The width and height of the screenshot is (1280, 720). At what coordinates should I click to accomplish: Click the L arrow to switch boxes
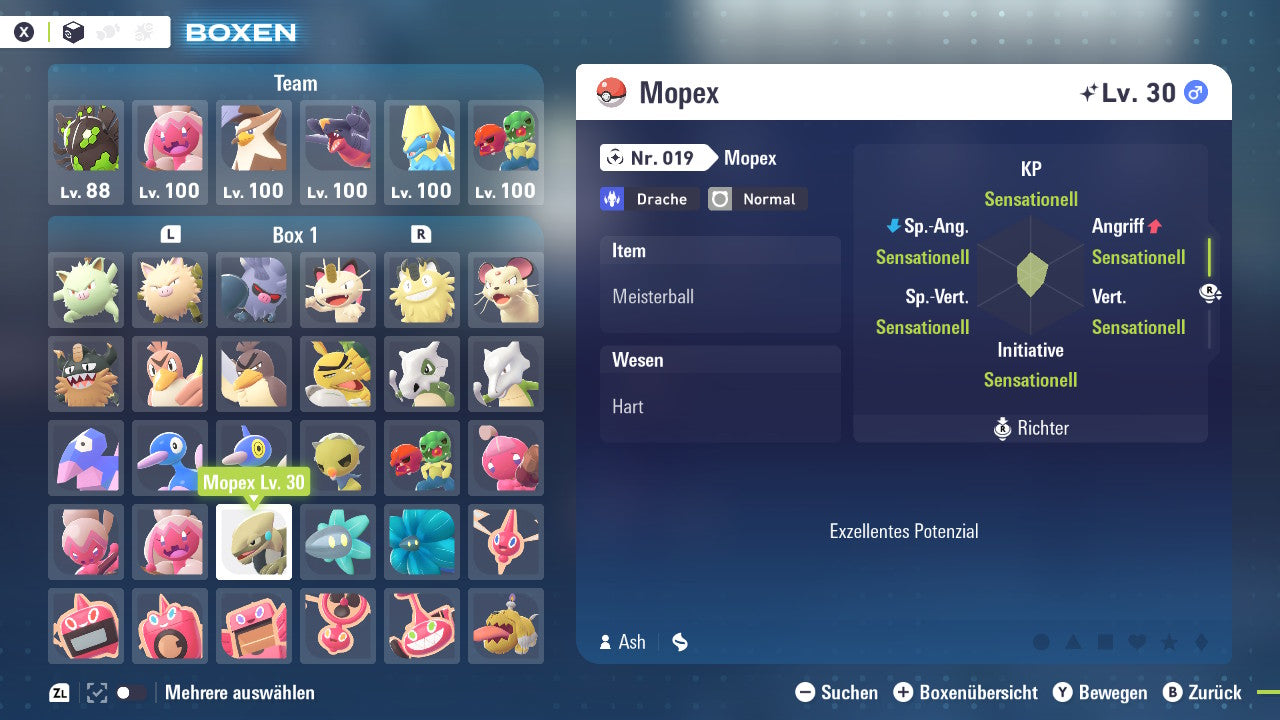coord(170,235)
